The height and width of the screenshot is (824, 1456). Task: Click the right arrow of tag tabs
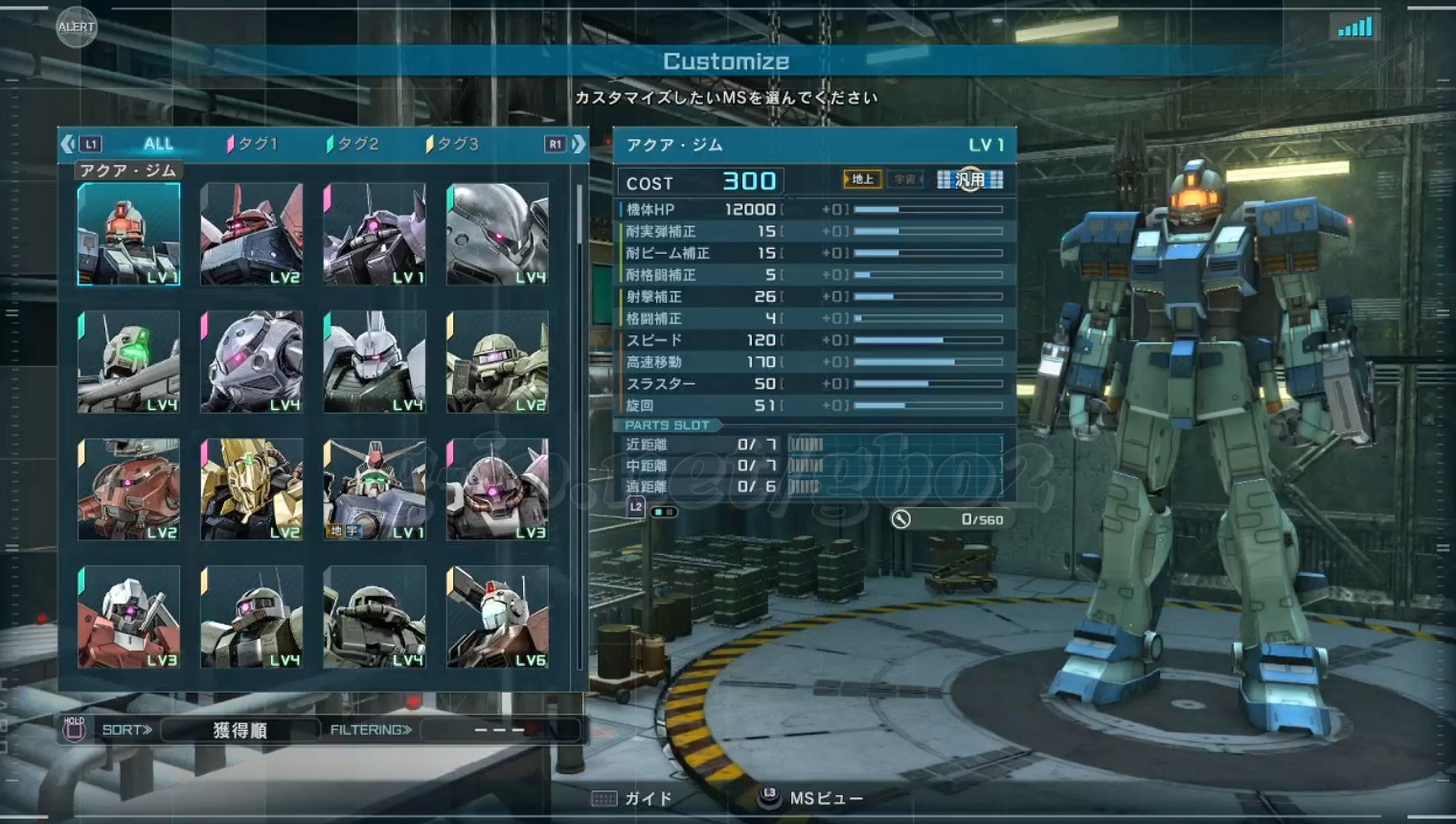[579, 144]
